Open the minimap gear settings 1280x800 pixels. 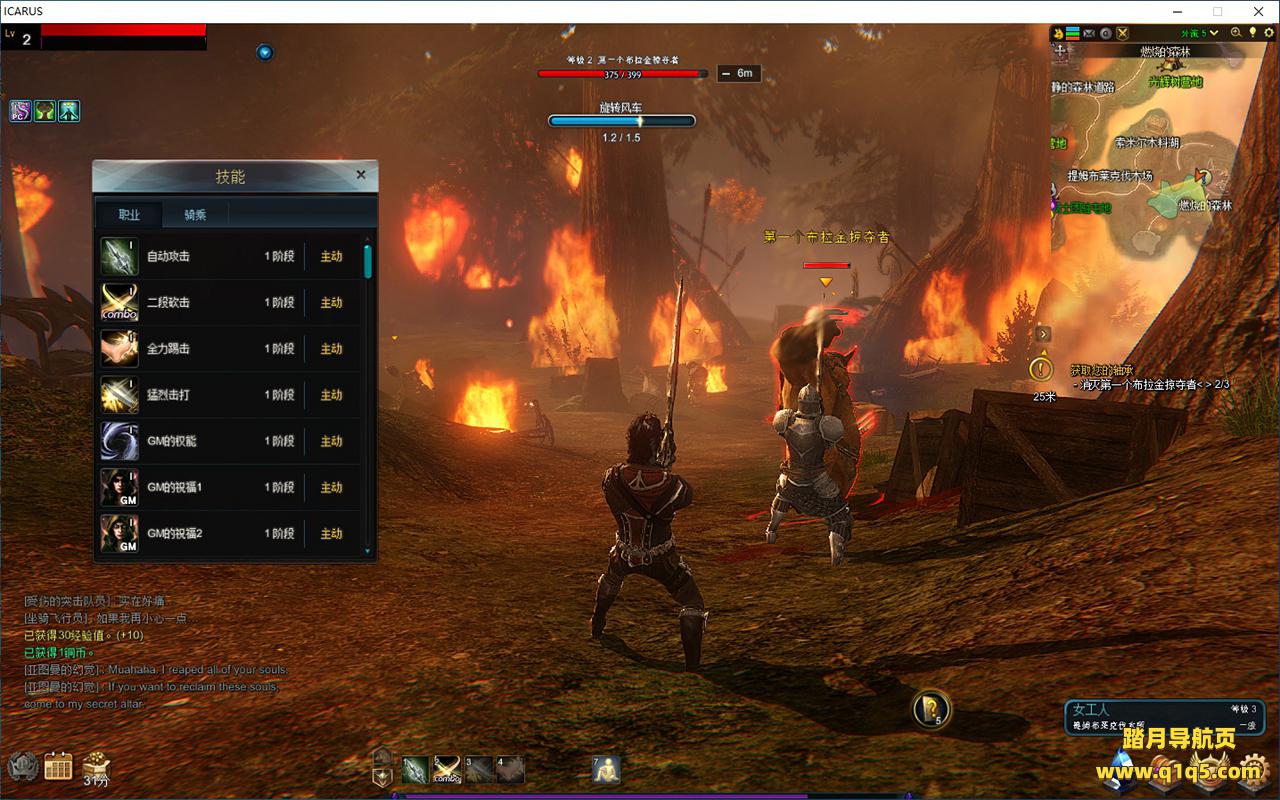click(x=1268, y=33)
